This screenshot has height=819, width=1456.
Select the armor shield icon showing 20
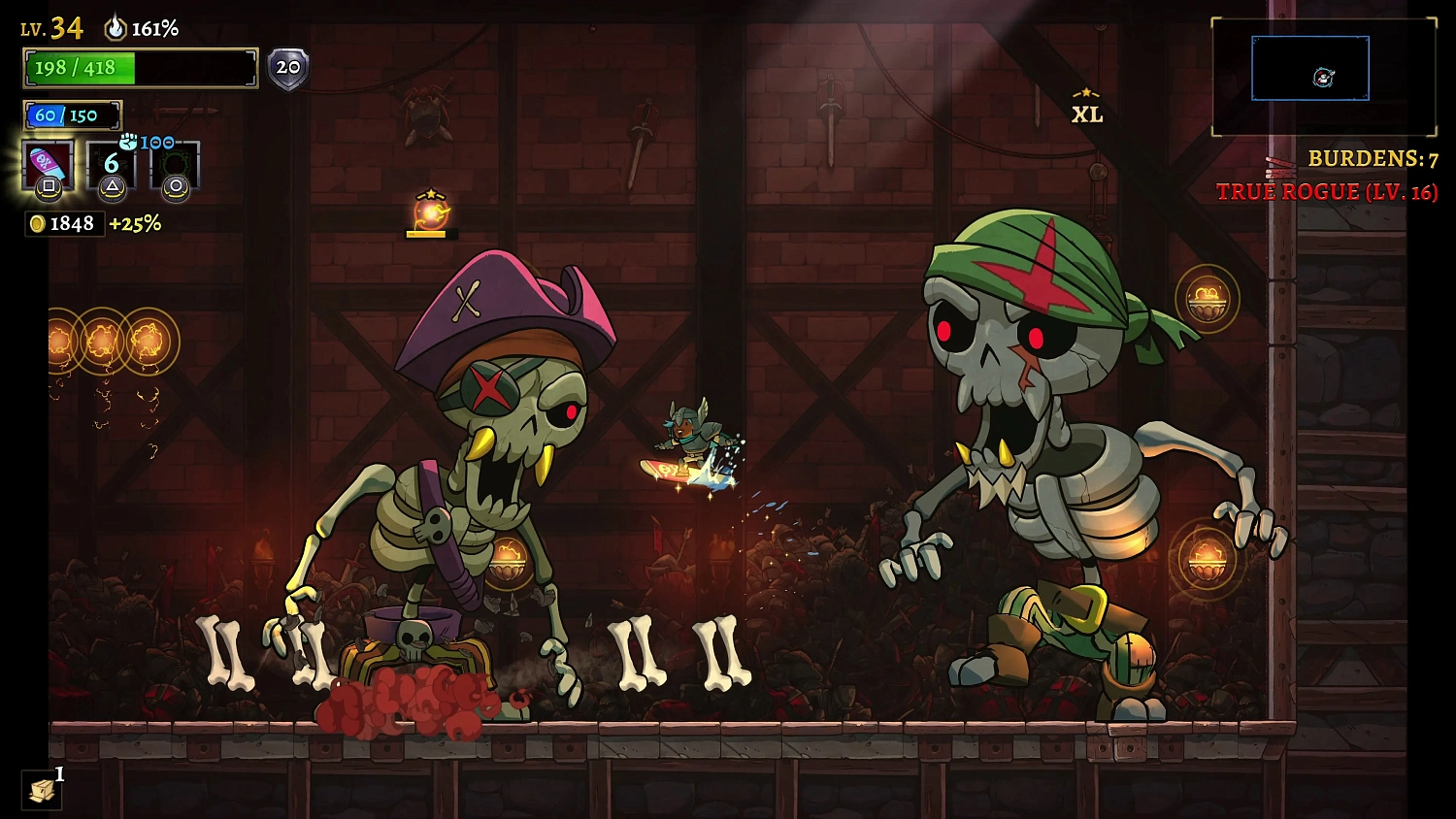[286, 67]
